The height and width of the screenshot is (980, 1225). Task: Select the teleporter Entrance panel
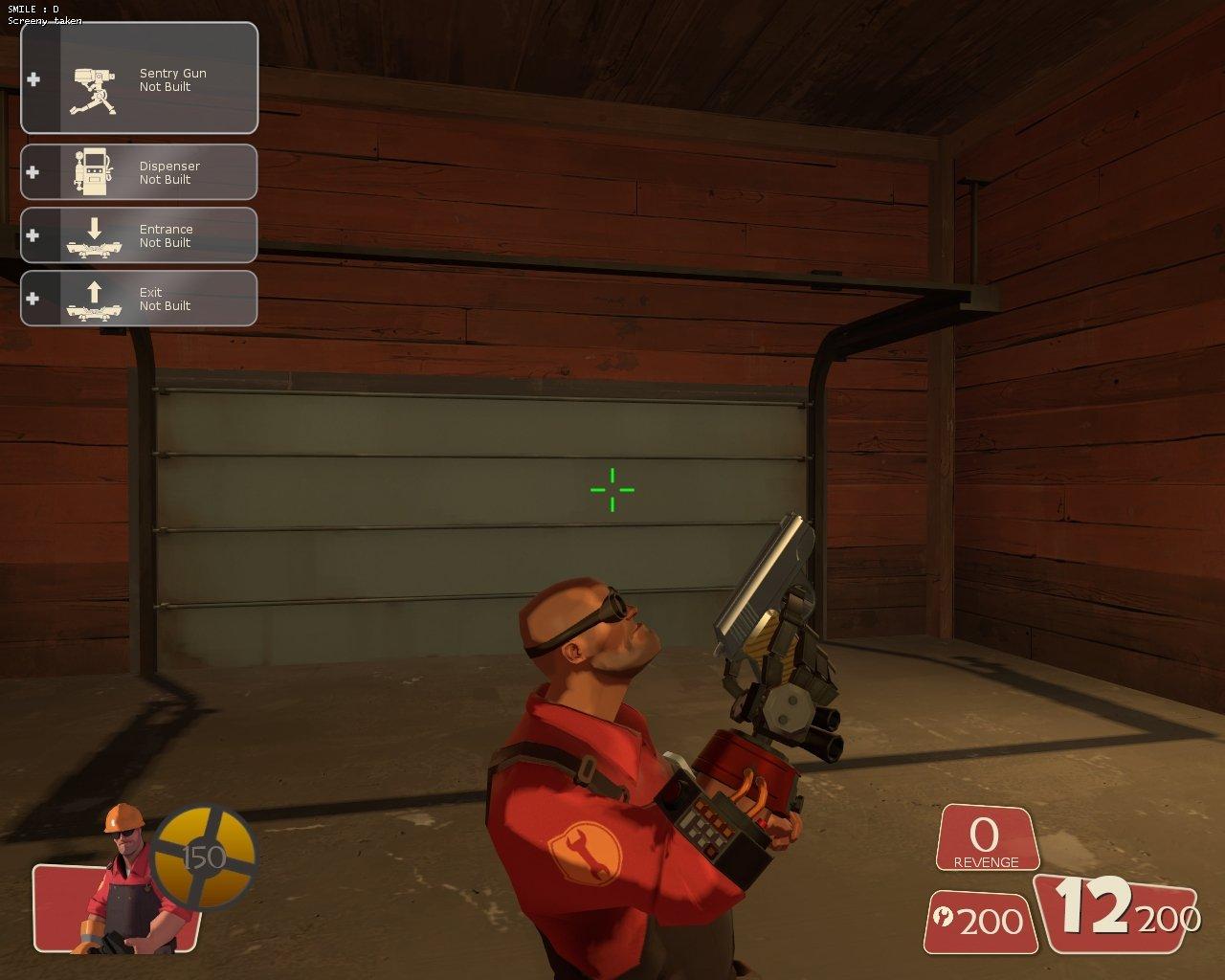[x=140, y=235]
